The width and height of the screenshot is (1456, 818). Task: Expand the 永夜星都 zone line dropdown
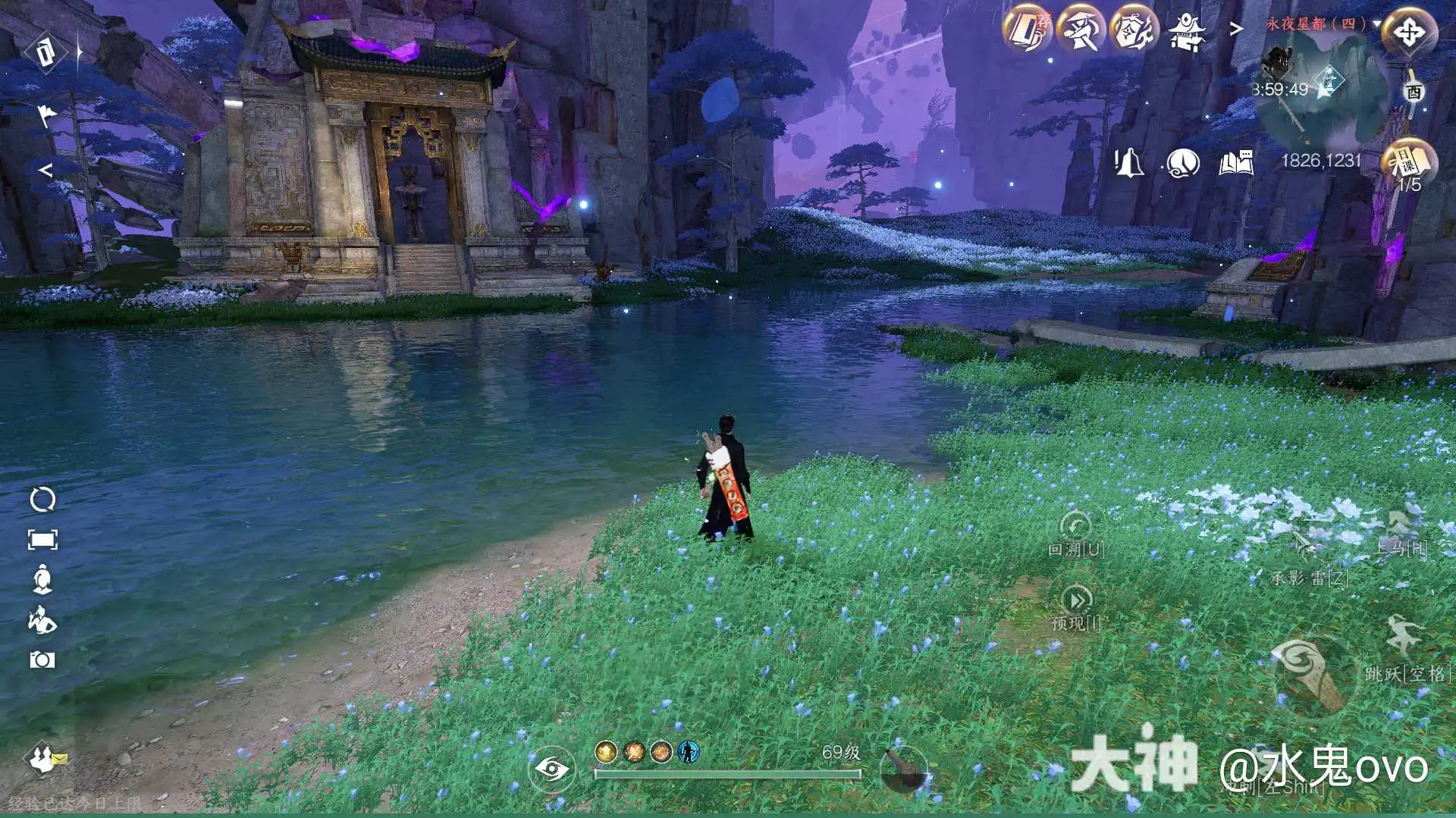click(x=1376, y=24)
